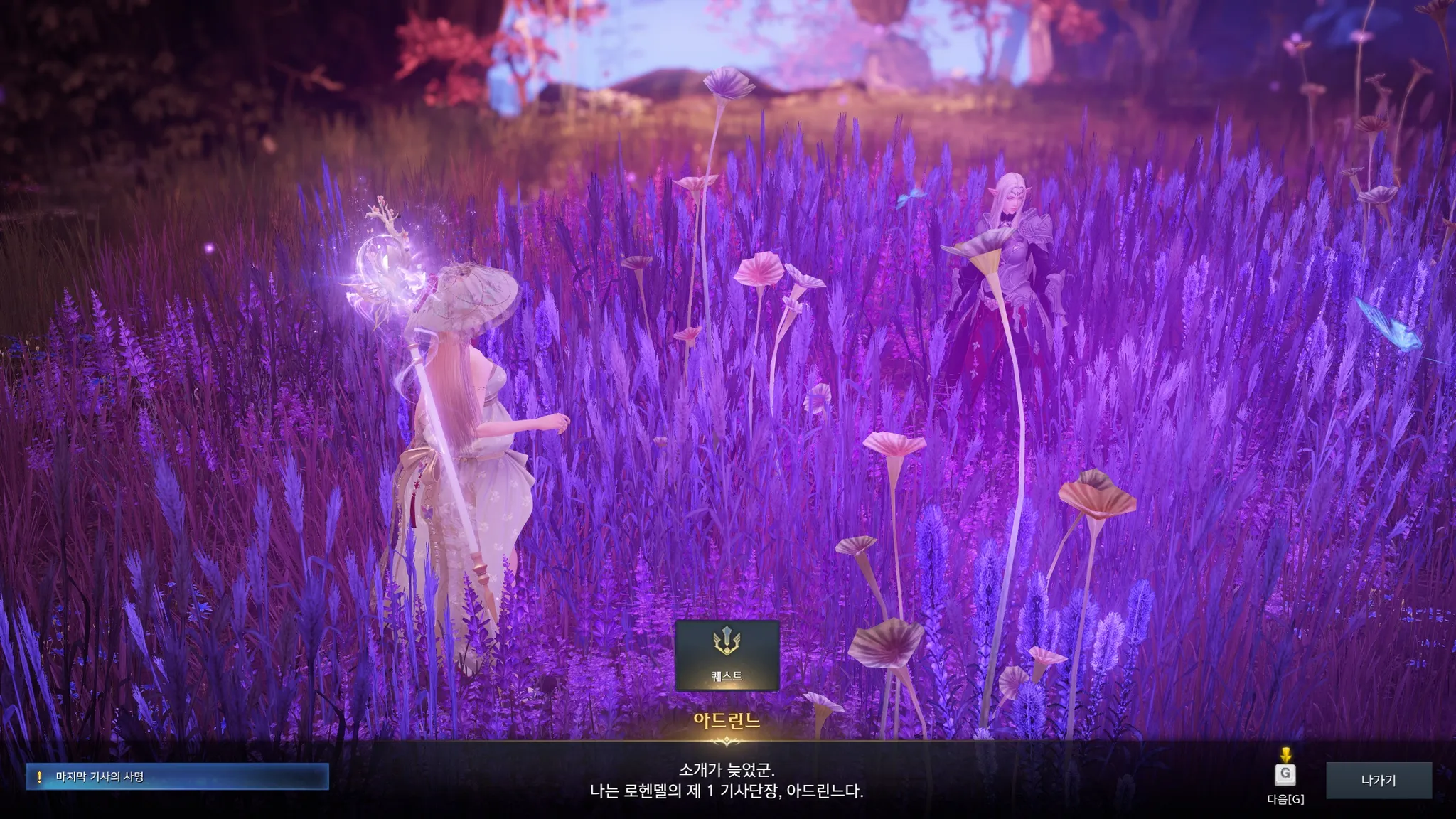Advance dialogue with the 다음 next button

point(1285,774)
